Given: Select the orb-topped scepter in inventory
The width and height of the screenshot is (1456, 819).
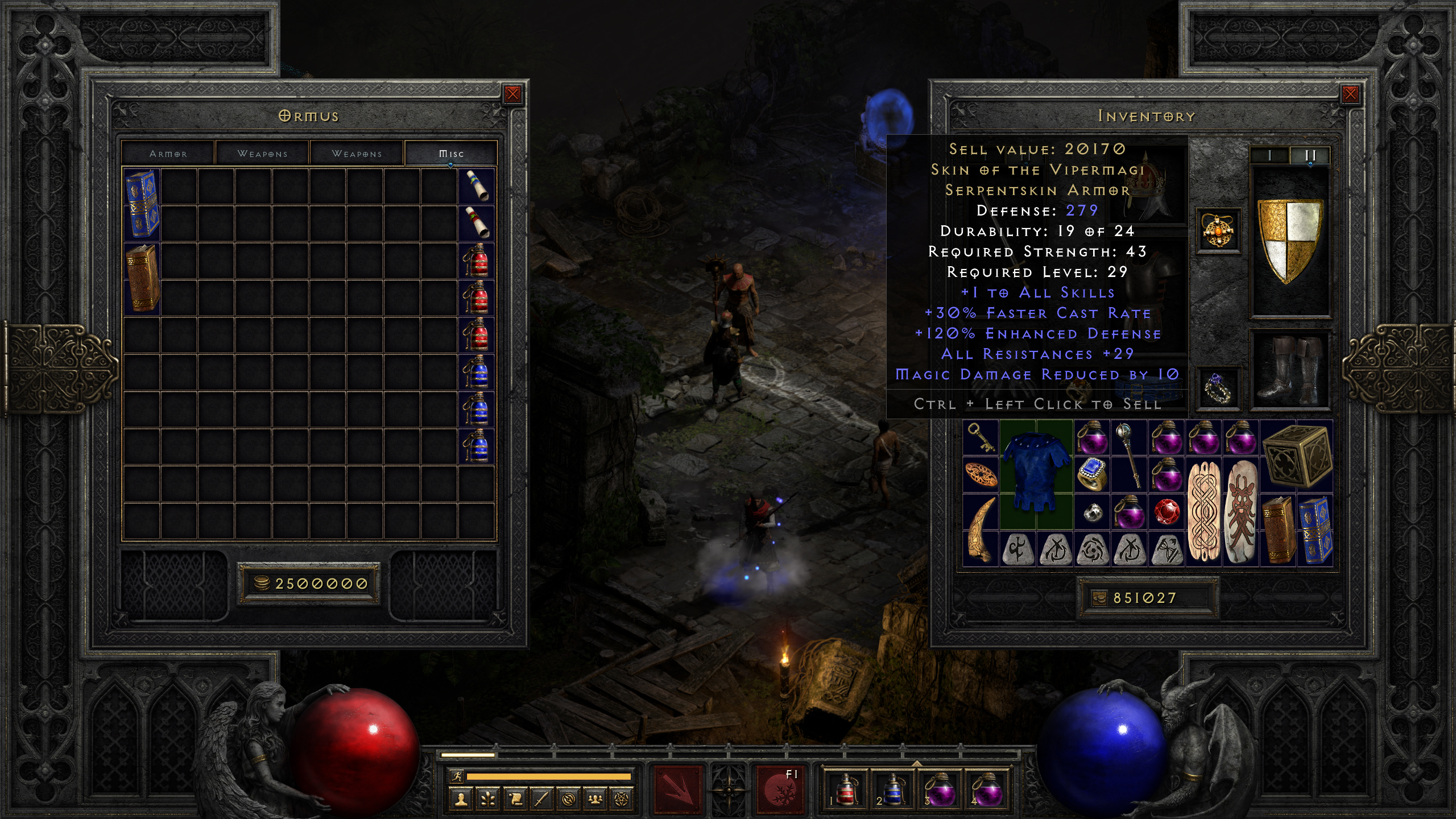Looking at the screenshot, I should click(x=1128, y=455).
